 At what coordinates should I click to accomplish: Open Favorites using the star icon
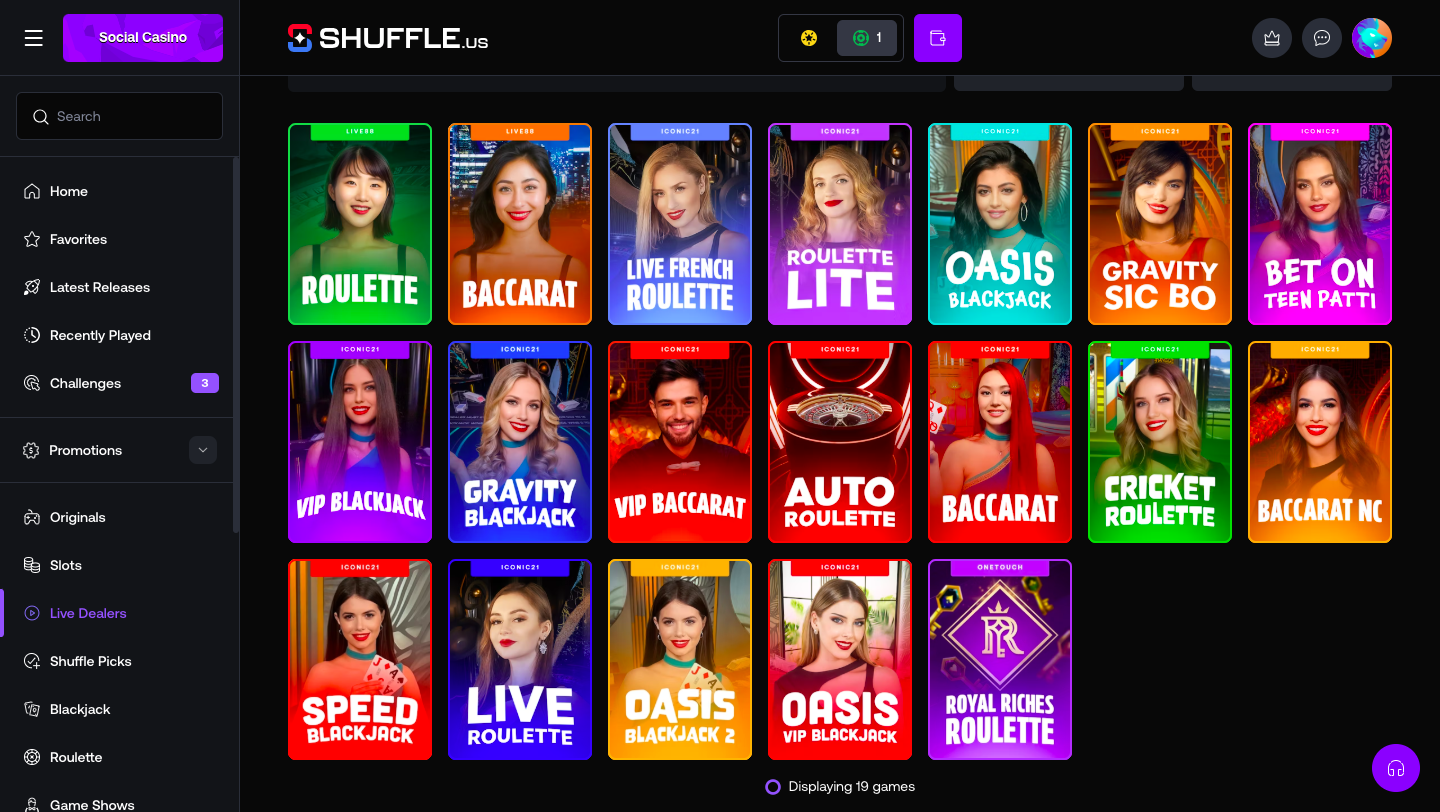point(31,239)
